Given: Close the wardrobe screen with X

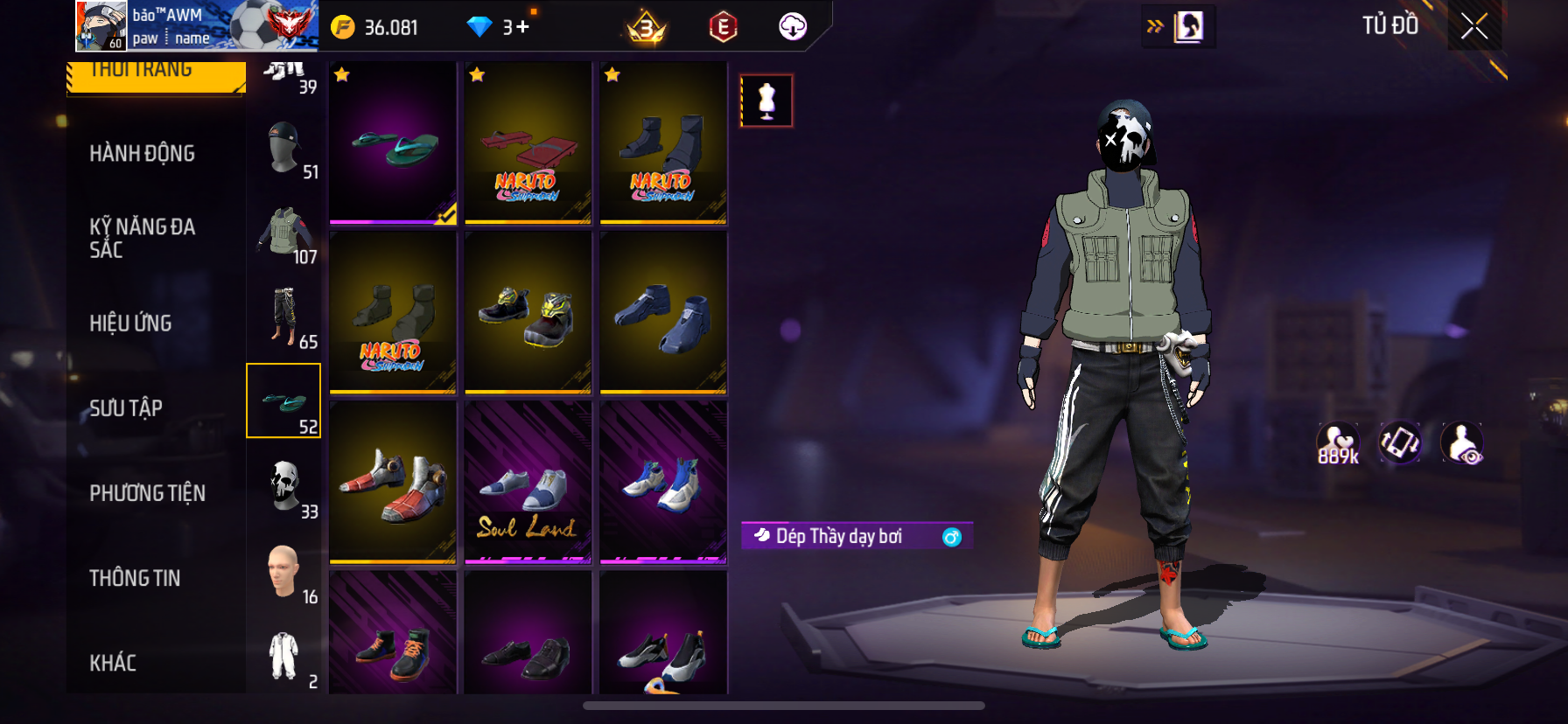Looking at the screenshot, I should [1474, 27].
